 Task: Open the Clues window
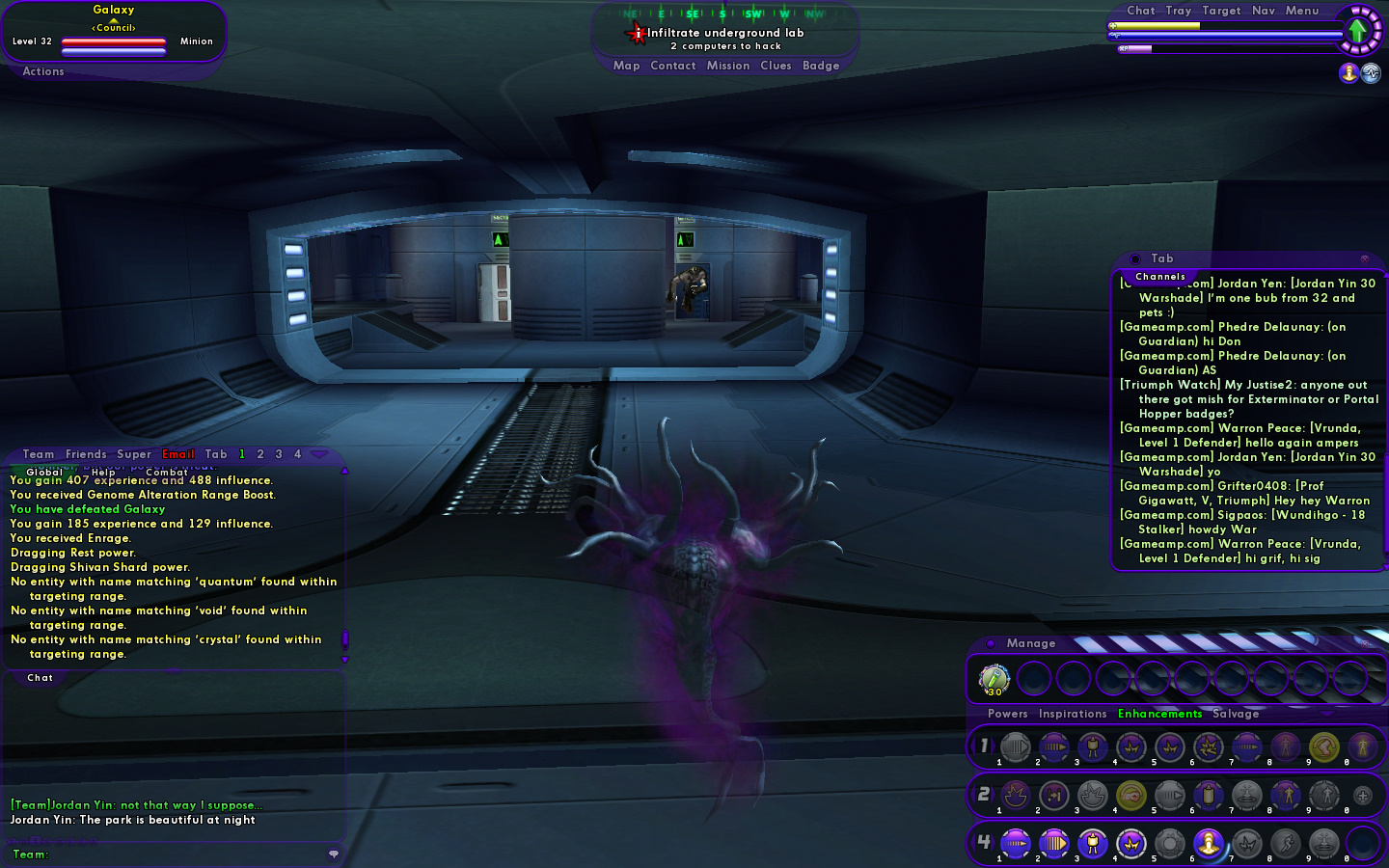[776, 66]
